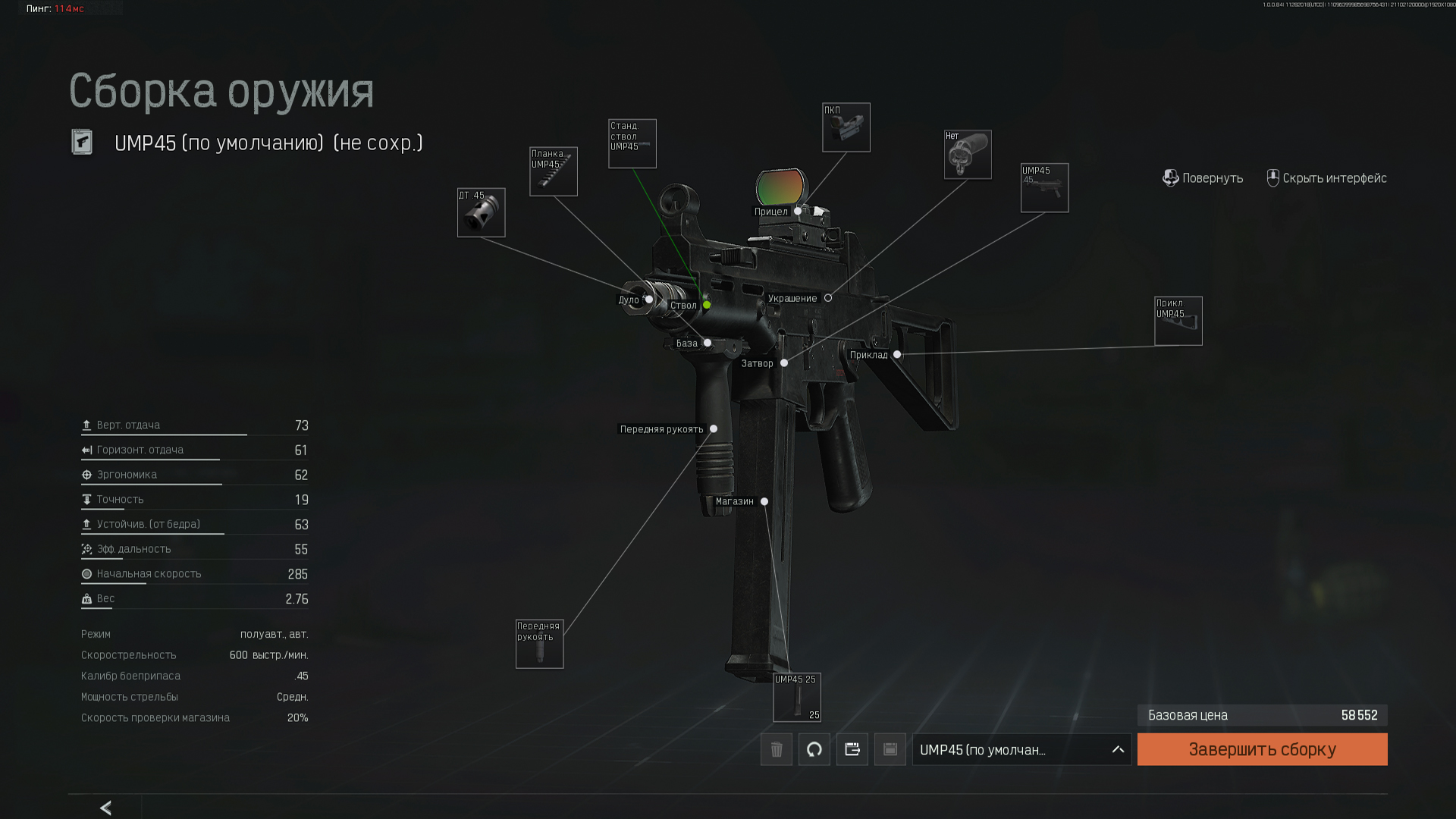The height and width of the screenshot is (819, 1456).
Task: Select the Украшение attachment point
Action: [828, 298]
